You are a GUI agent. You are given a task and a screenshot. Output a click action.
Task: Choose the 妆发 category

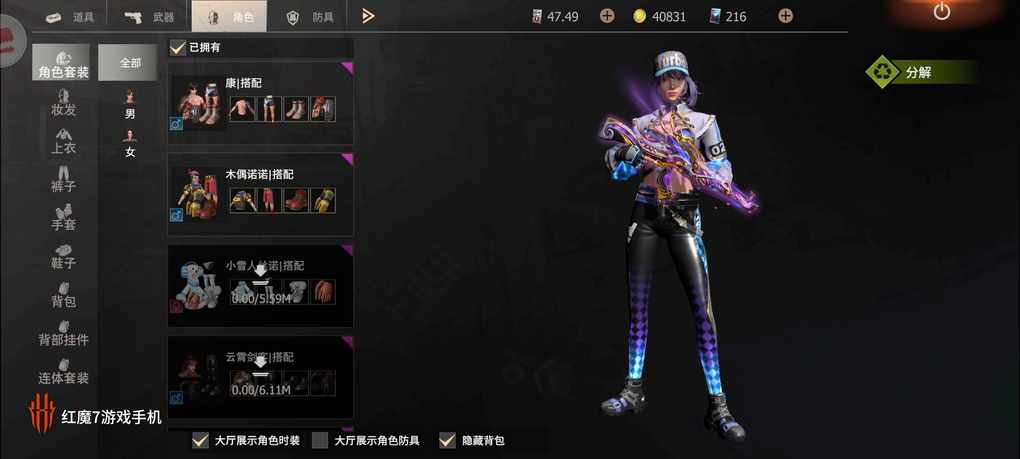[63, 100]
